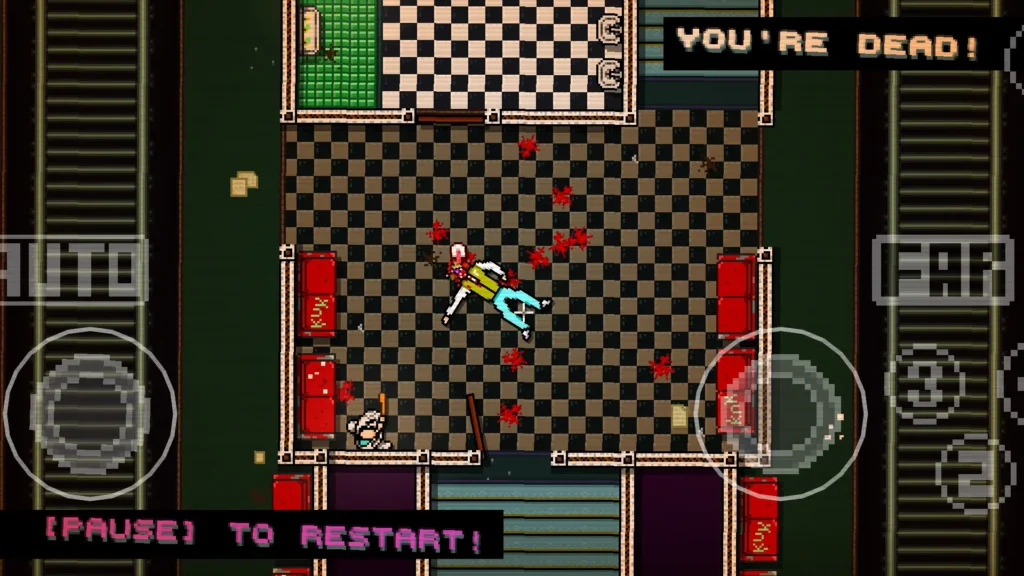Activate the round button labeled 3
Viewport: 1024px width, 576px height.
pyautogui.click(x=924, y=383)
